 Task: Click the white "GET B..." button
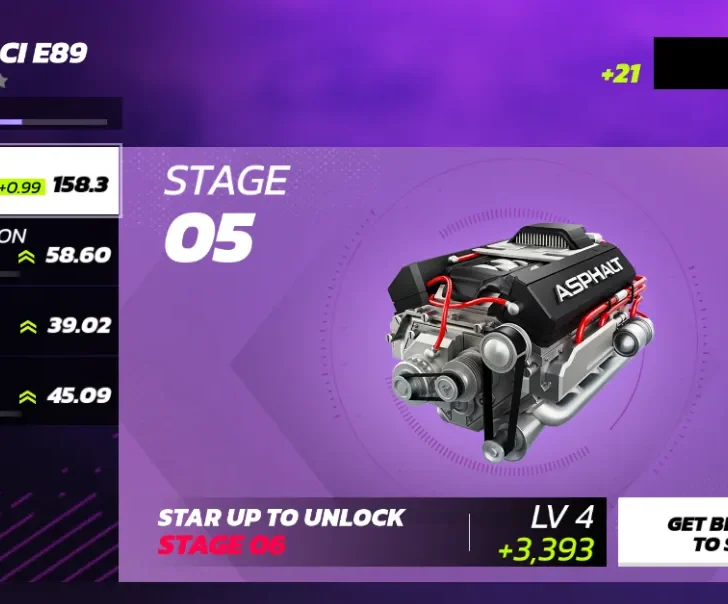click(674, 532)
